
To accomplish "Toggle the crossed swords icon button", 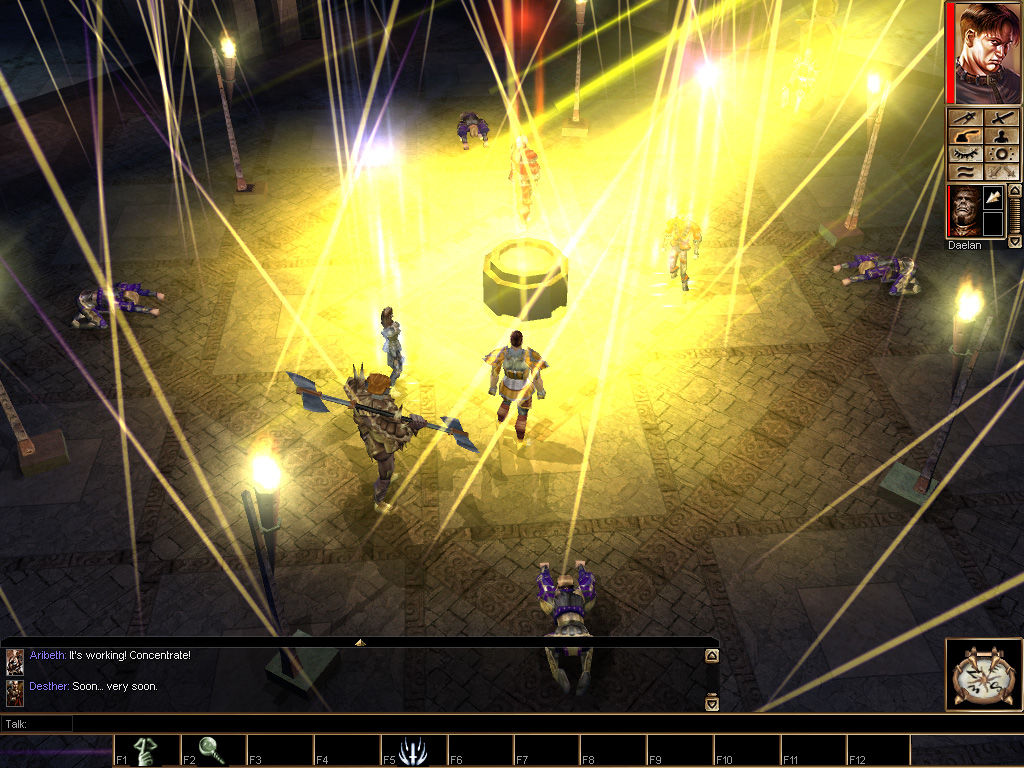I will pos(1003,172).
